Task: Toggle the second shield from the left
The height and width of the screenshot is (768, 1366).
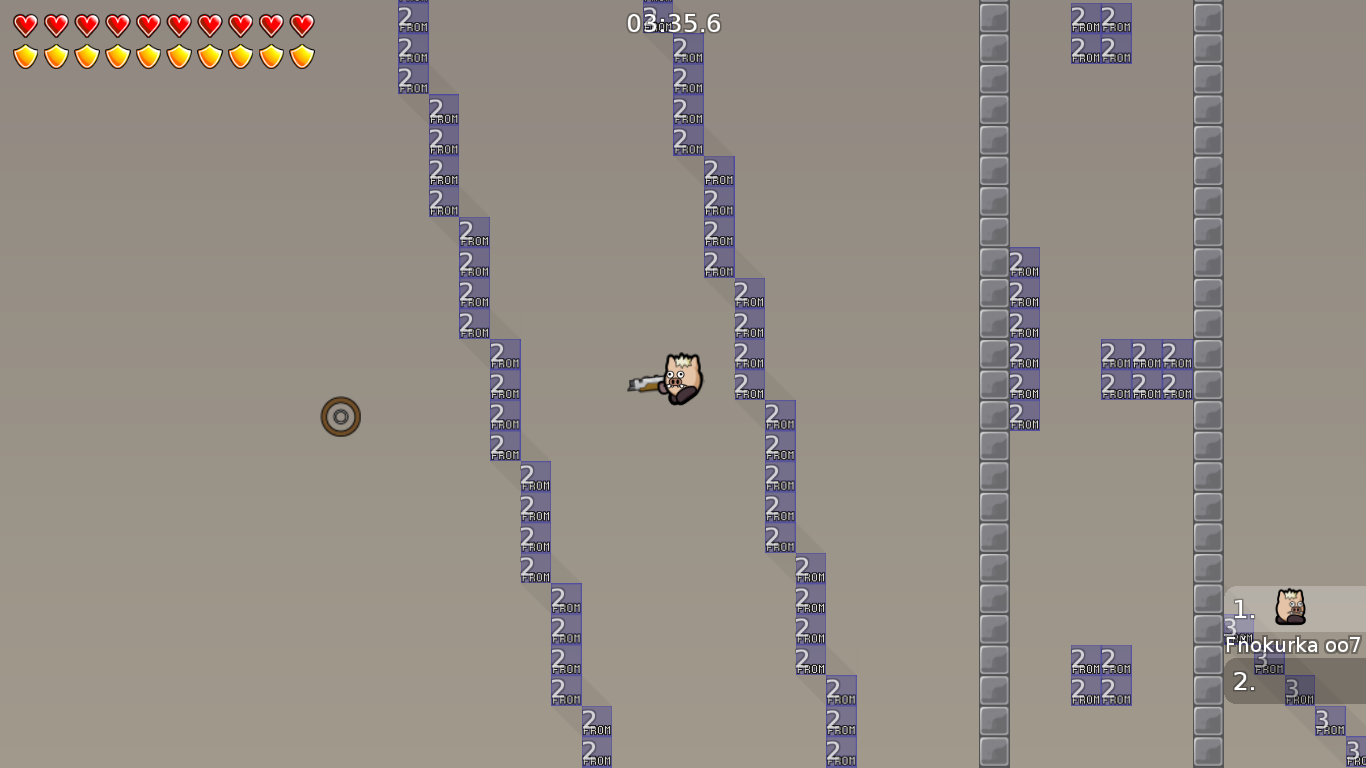Action: click(55, 58)
